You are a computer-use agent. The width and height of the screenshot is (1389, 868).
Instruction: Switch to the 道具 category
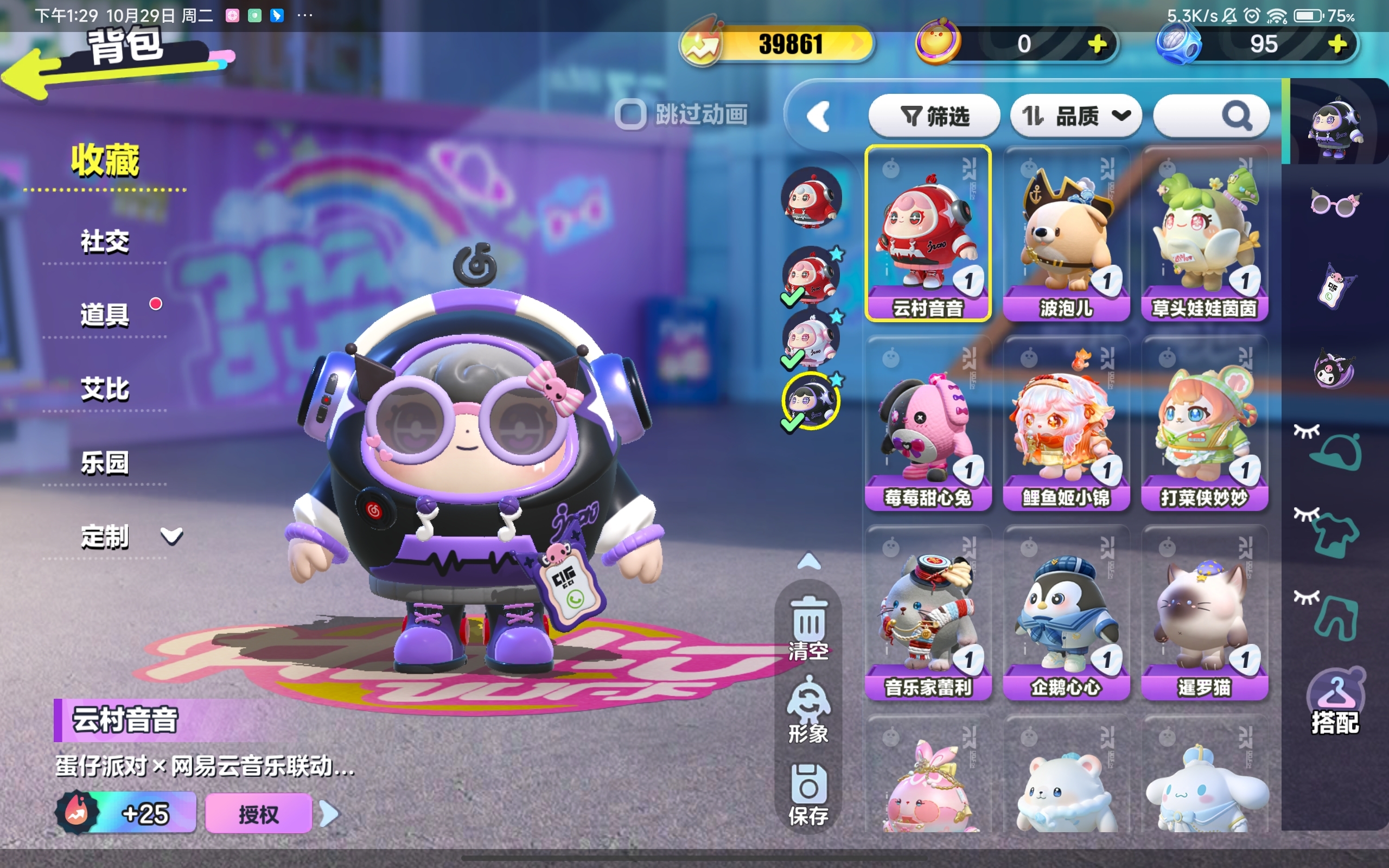tap(105, 315)
